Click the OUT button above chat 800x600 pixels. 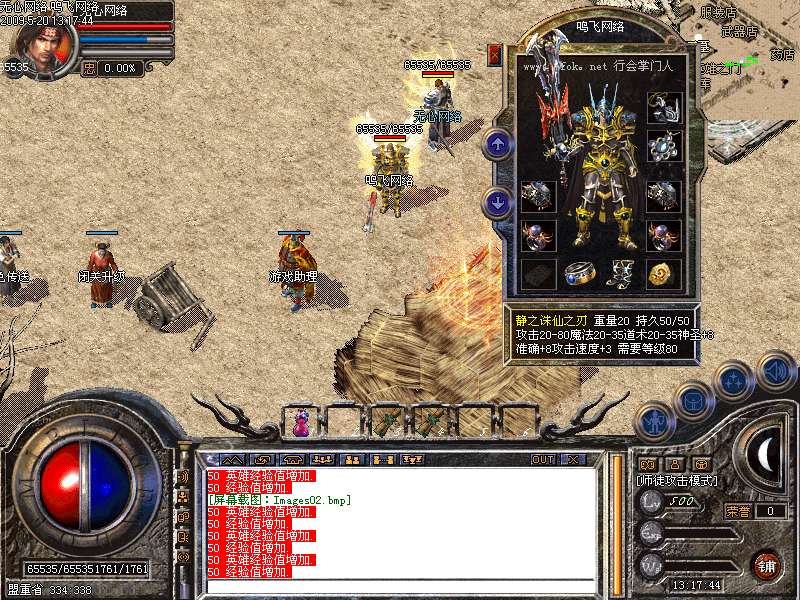543,459
